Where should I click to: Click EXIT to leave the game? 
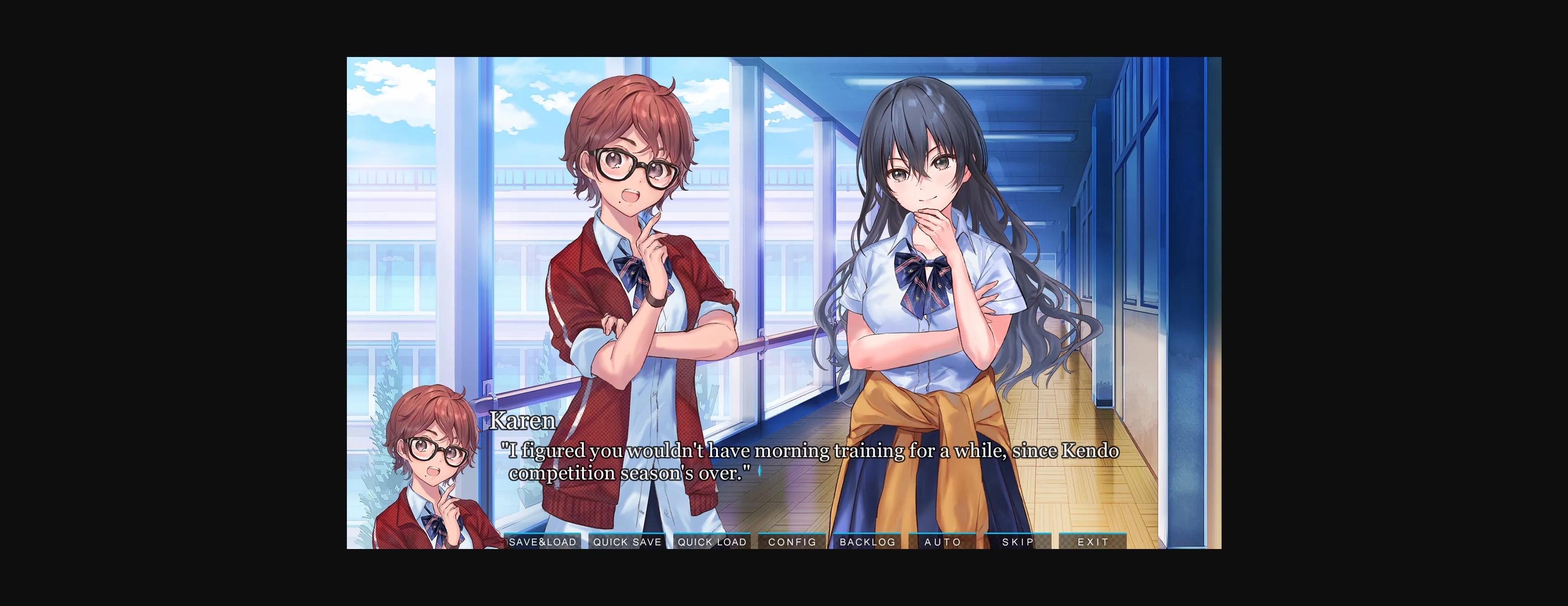pyautogui.click(x=1093, y=541)
